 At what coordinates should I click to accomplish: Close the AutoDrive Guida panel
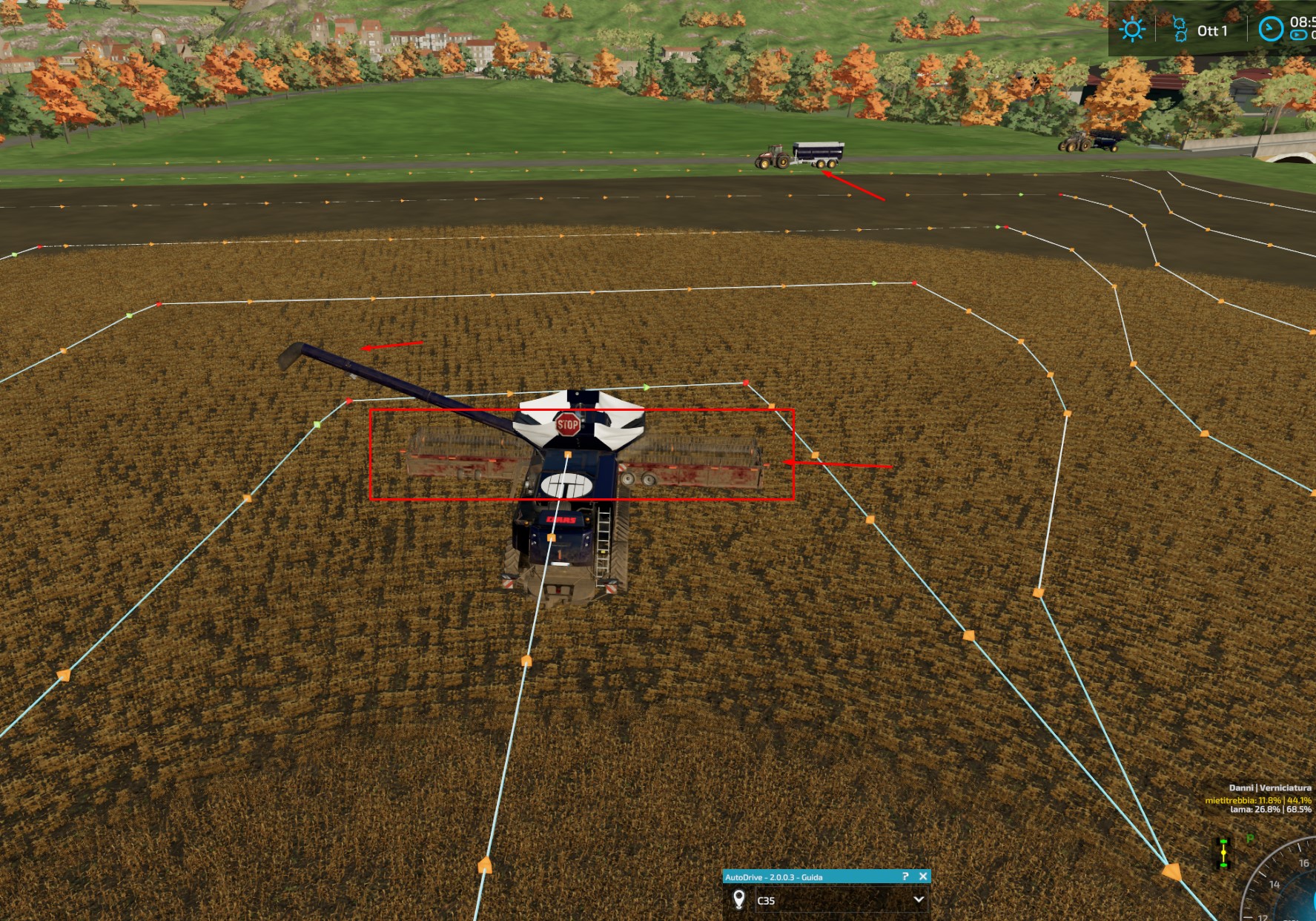point(924,876)
